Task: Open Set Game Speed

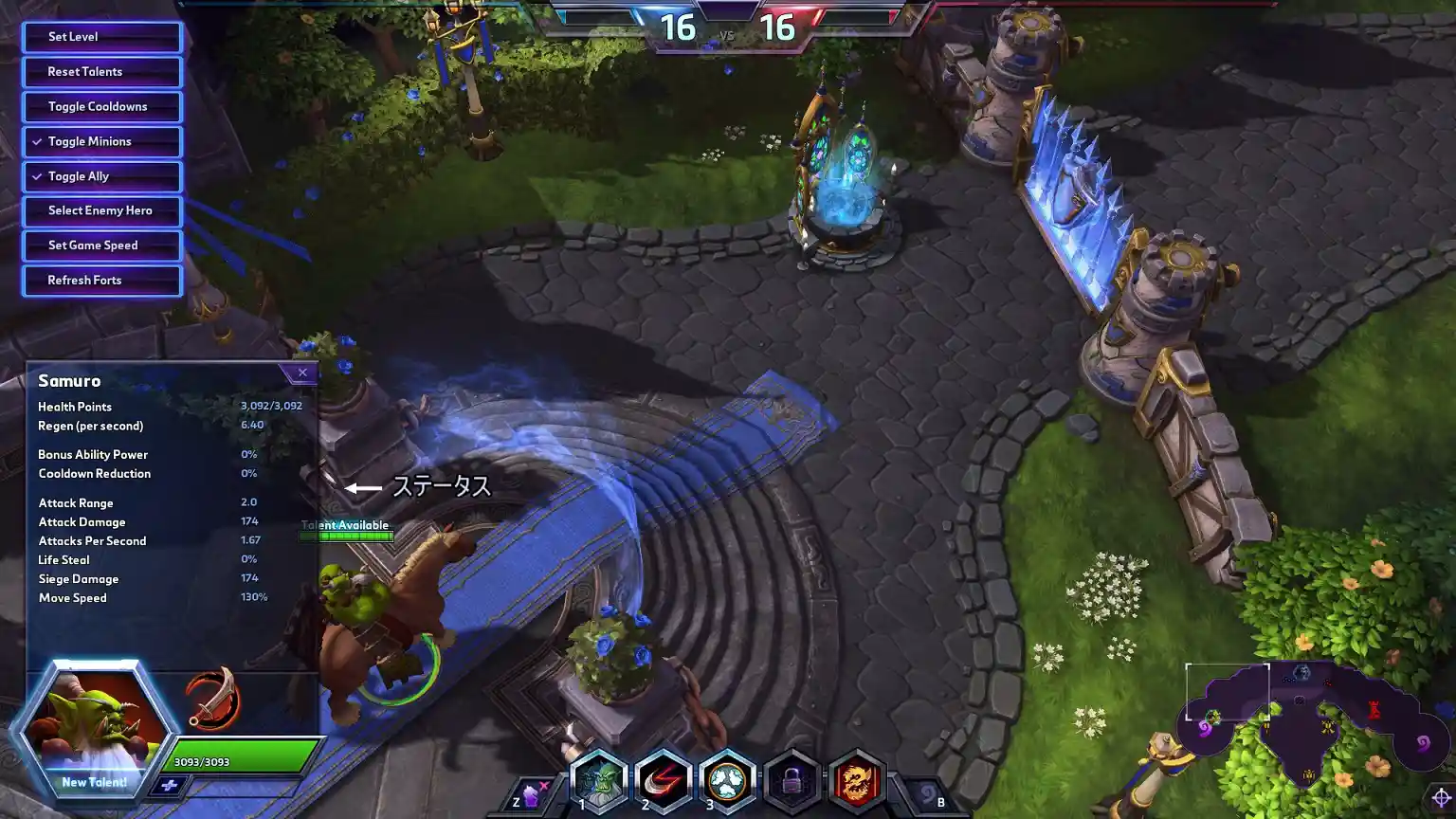Action: [x=102, y=246]
